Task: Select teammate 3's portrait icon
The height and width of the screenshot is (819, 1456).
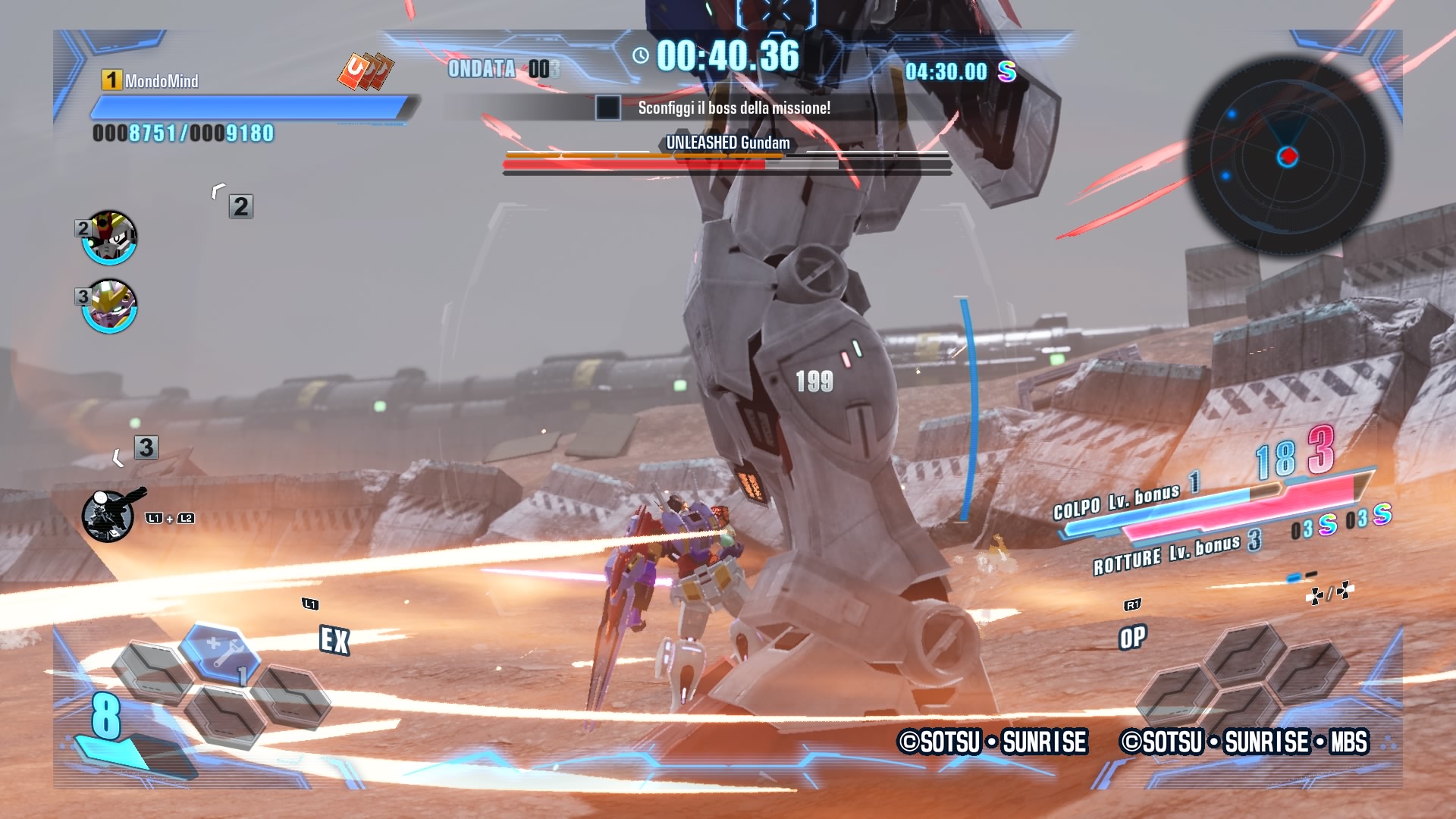Action: [x=110, y=306]
